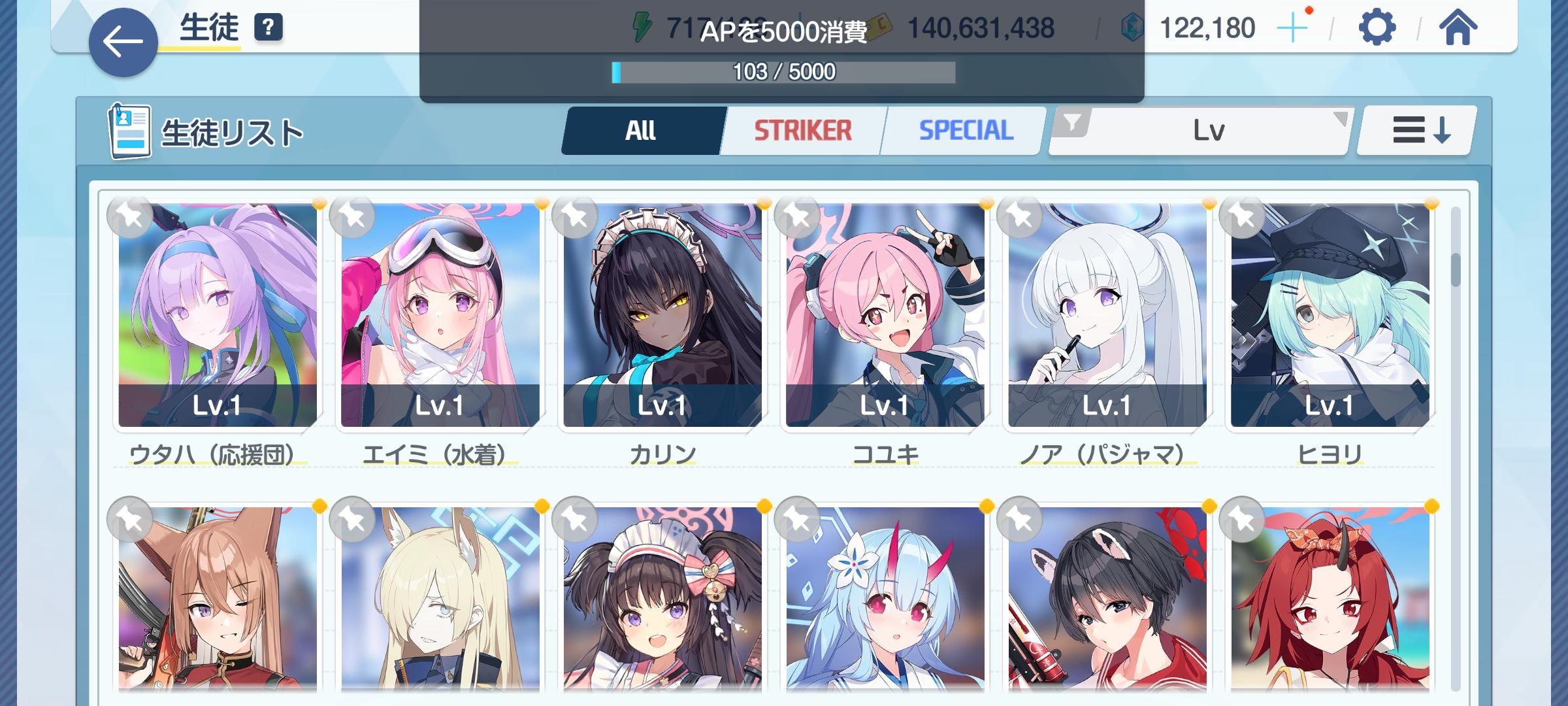1568x706 pixels.
Task: Open the settings gear icon
Action: (x=1377, y=27)
